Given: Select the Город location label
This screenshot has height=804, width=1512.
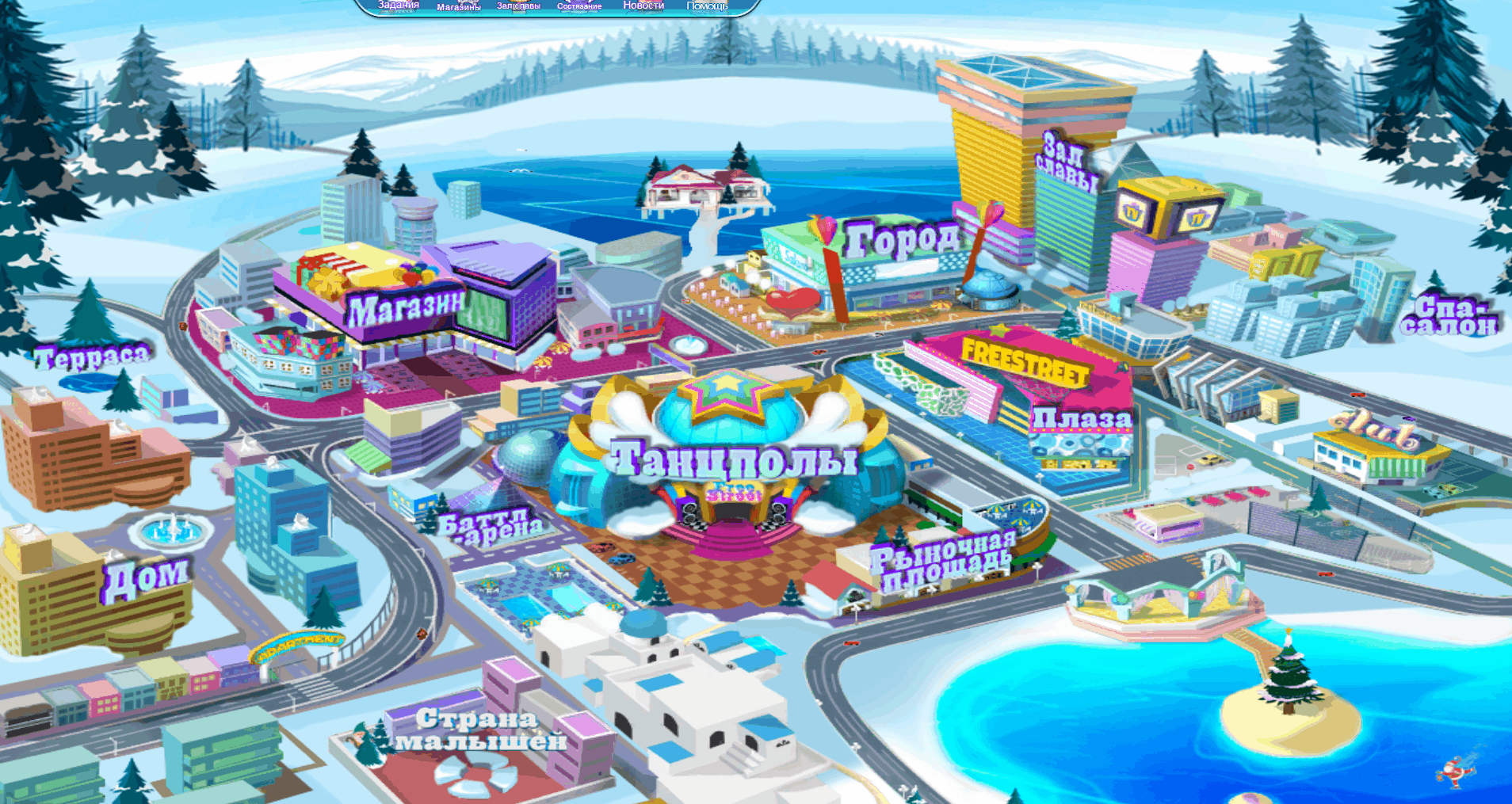Looking at the screenshot, I should click(x=902, y=238).
